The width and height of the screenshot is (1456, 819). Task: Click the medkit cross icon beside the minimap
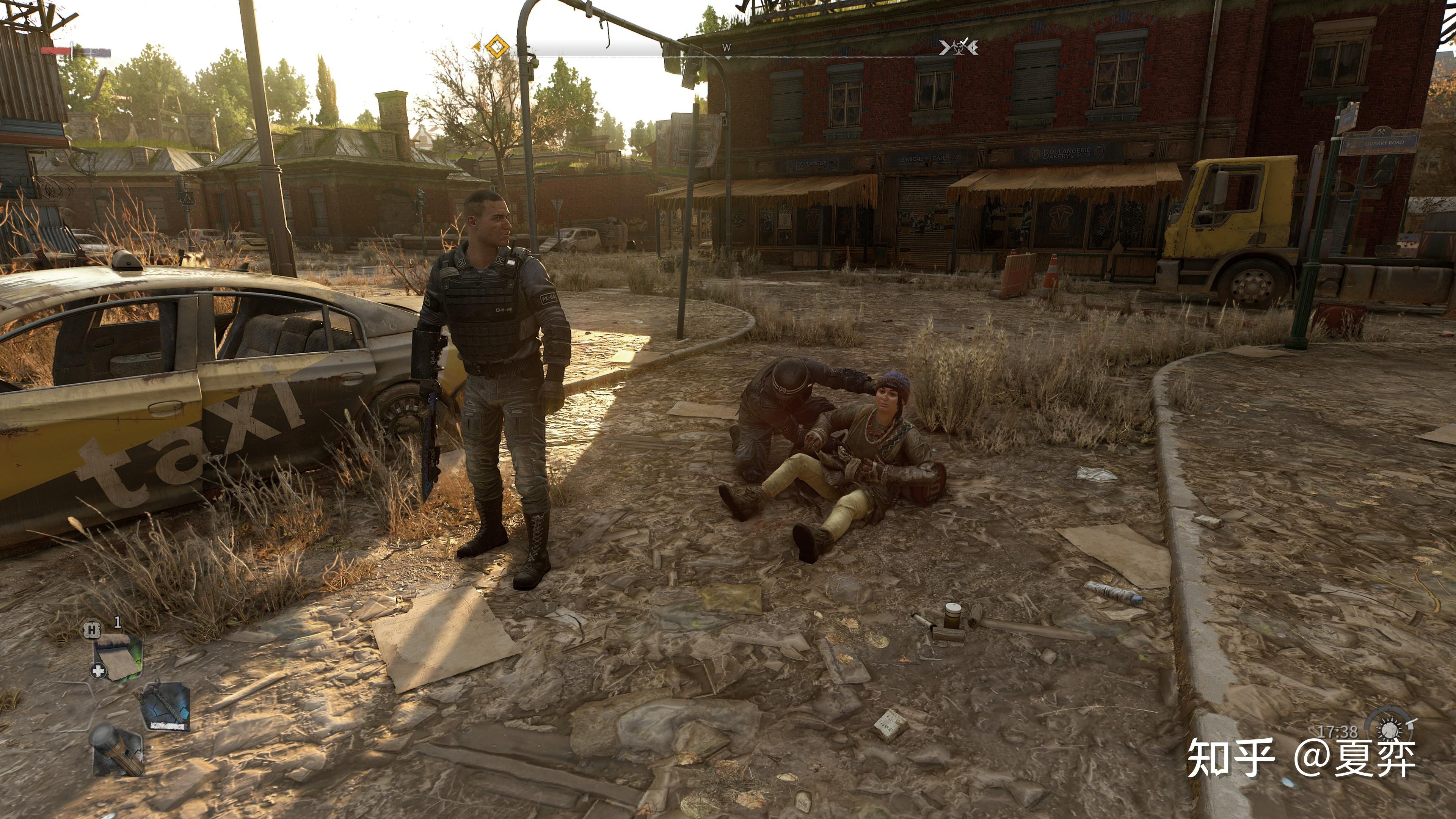(x=98, y=670)
